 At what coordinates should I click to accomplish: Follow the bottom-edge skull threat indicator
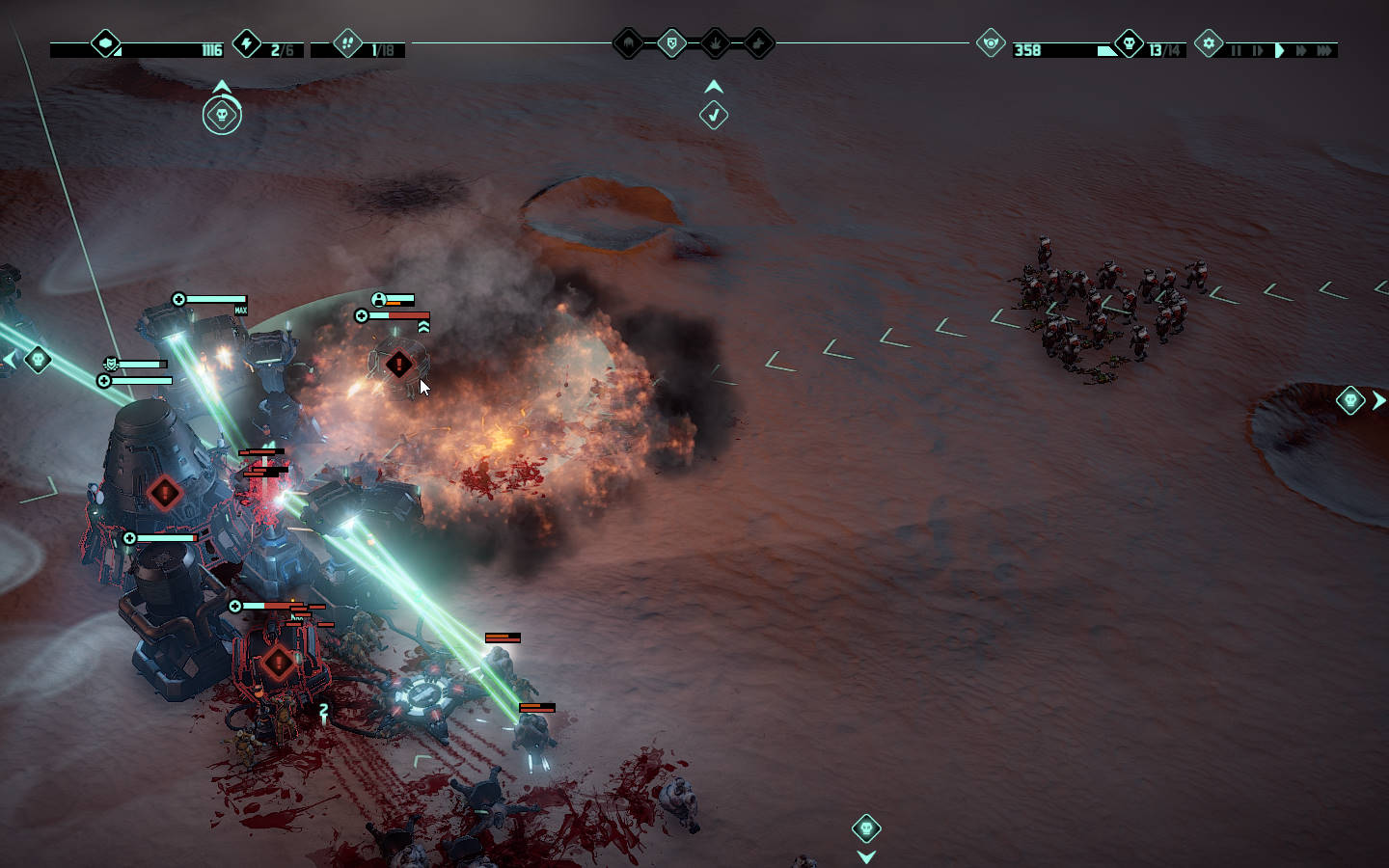866,828
